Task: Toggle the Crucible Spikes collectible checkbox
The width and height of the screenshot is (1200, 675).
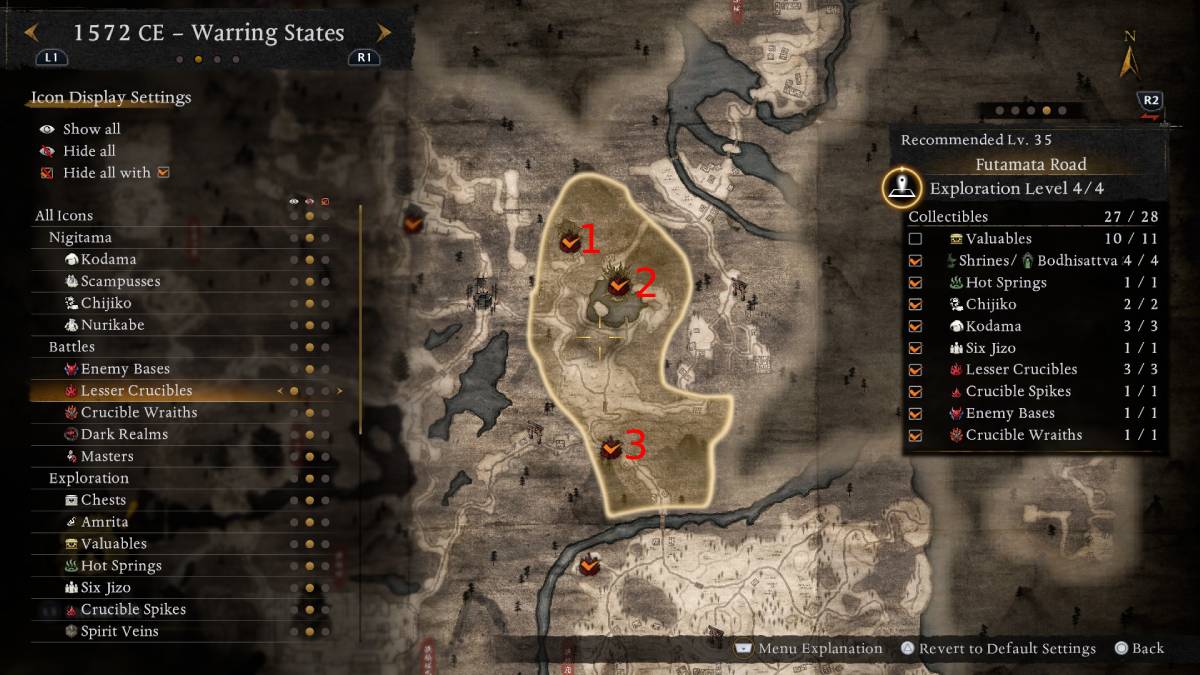Action: (915, 392)
